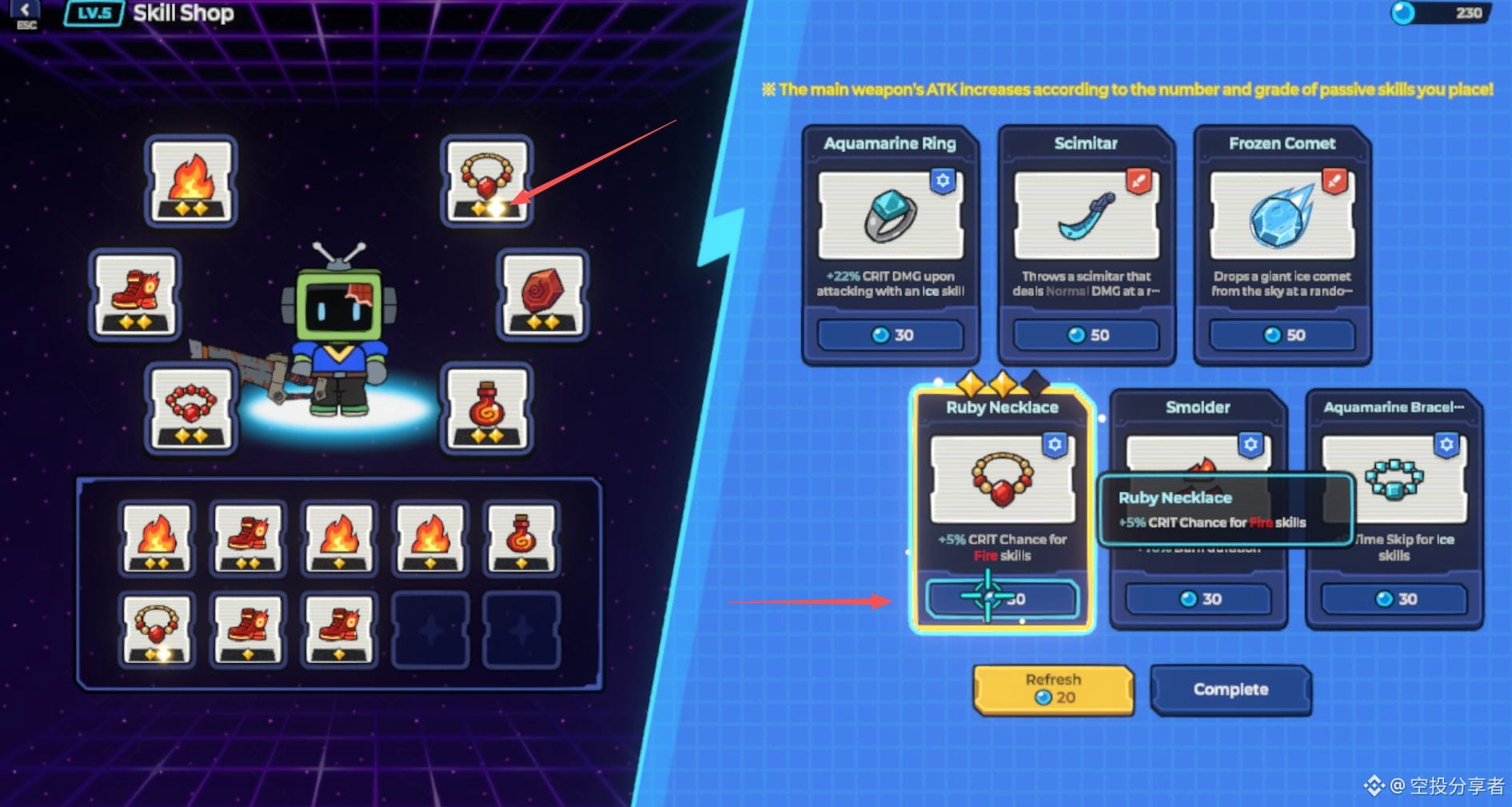Purchase the Scimitar skill for 50
The height and width of the screenshot is (807, 1512).
(1086, 335)
